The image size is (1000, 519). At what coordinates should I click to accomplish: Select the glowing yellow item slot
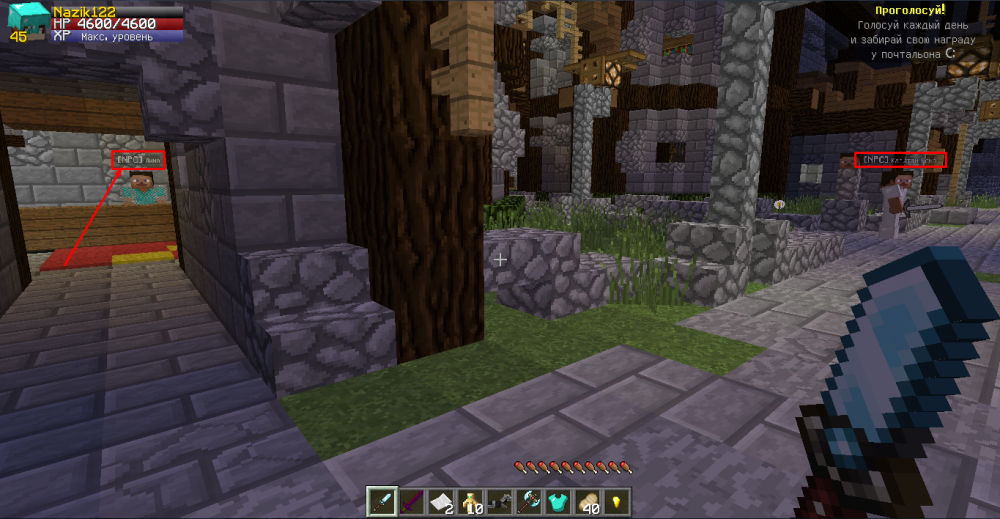click(x=617, y=501)
